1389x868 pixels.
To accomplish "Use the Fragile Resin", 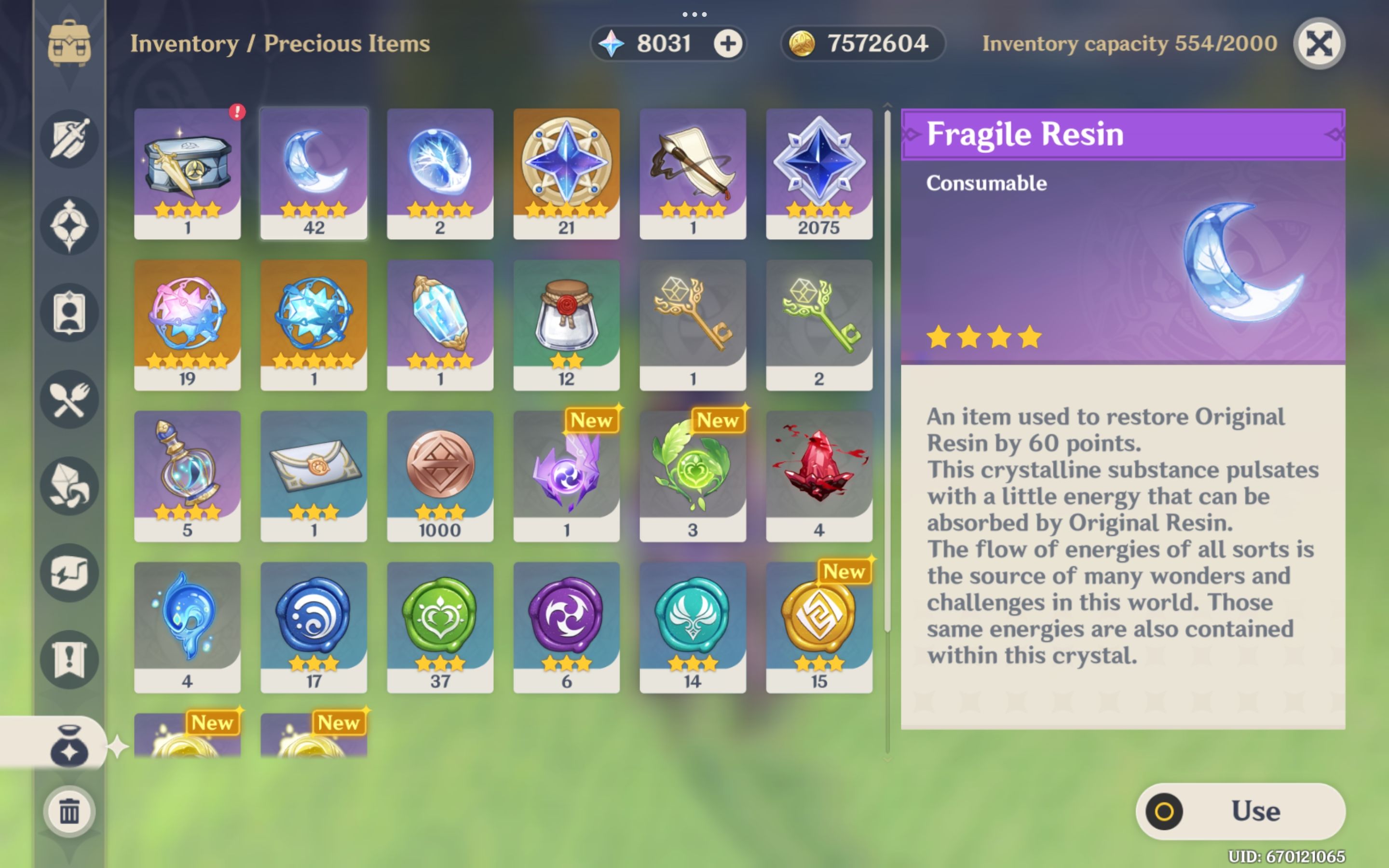I will click(1240, 811).
